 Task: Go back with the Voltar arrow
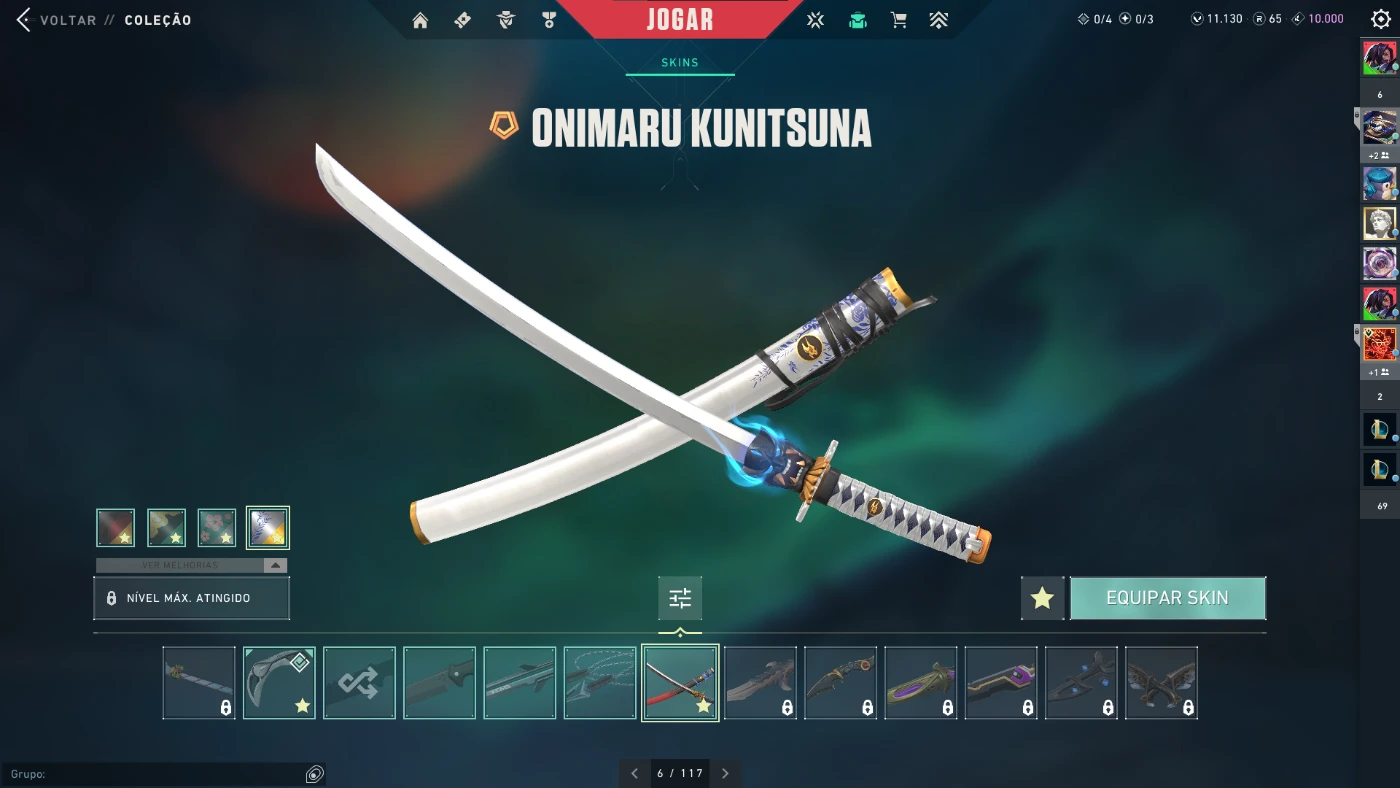pyautogui.click(x=24, y=19)
